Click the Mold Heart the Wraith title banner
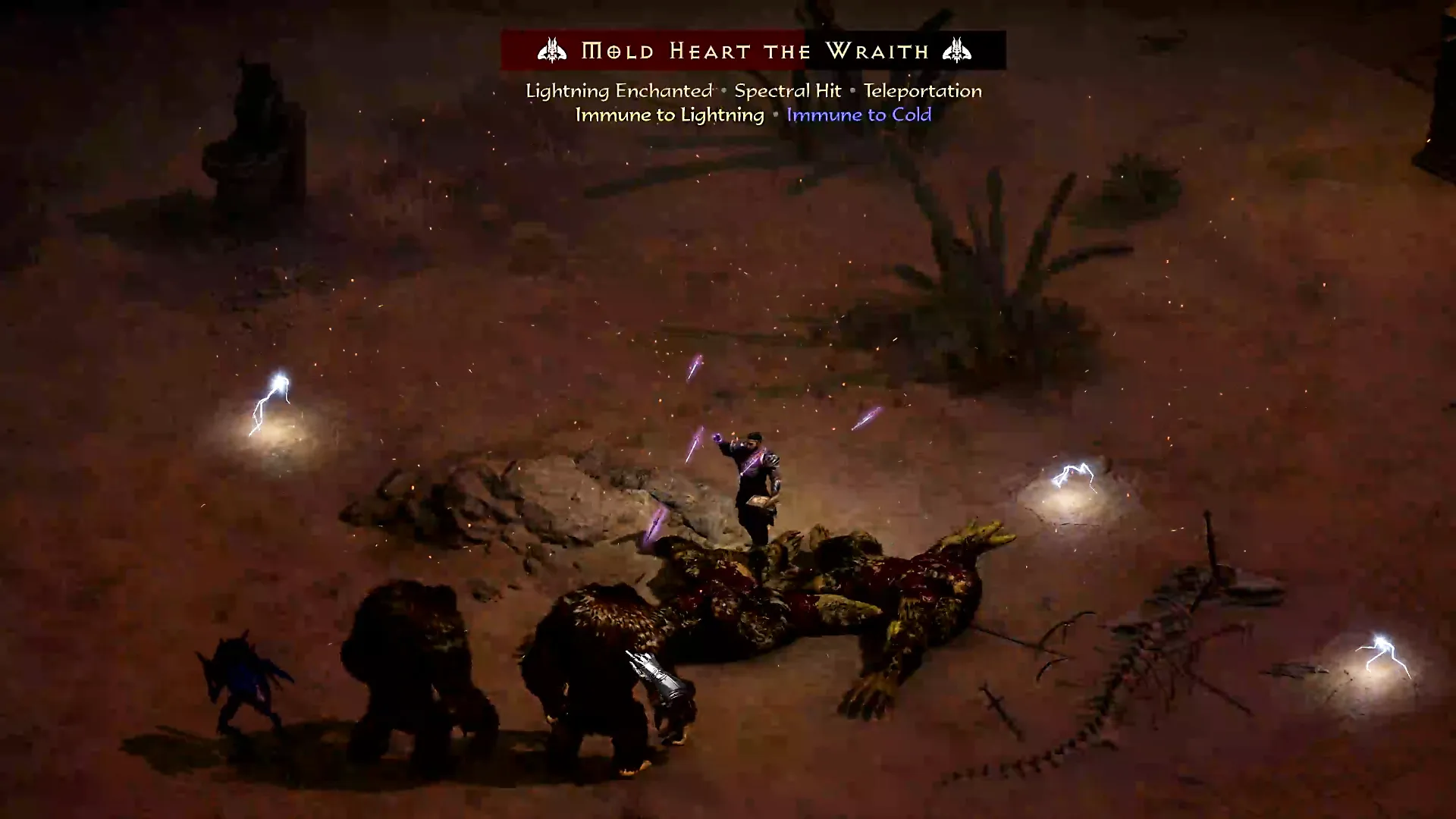This screenshot has width=1456, height=819. 754,51
